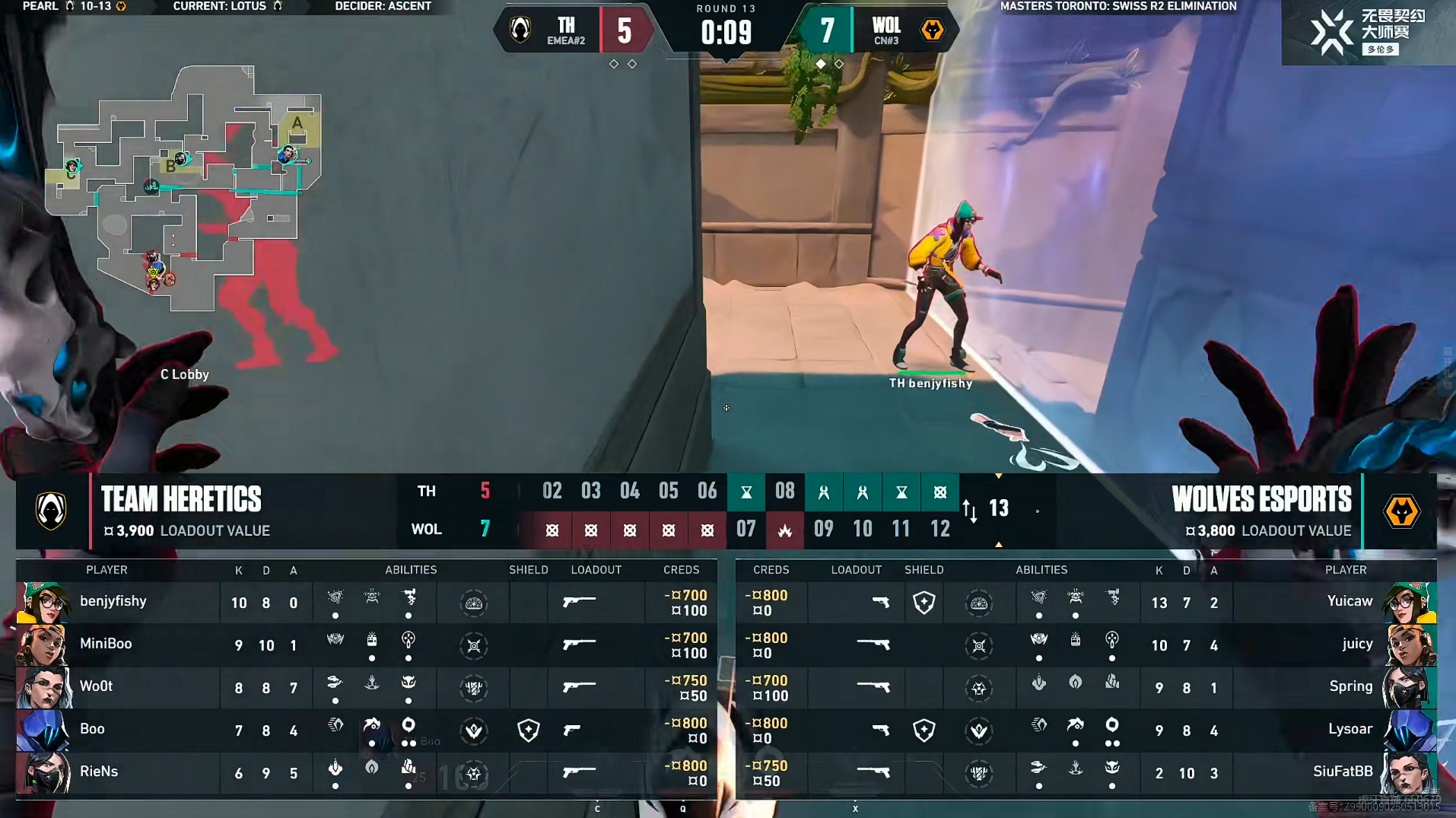
Task: Click Boo's shield icon
Action: [528, 730]
